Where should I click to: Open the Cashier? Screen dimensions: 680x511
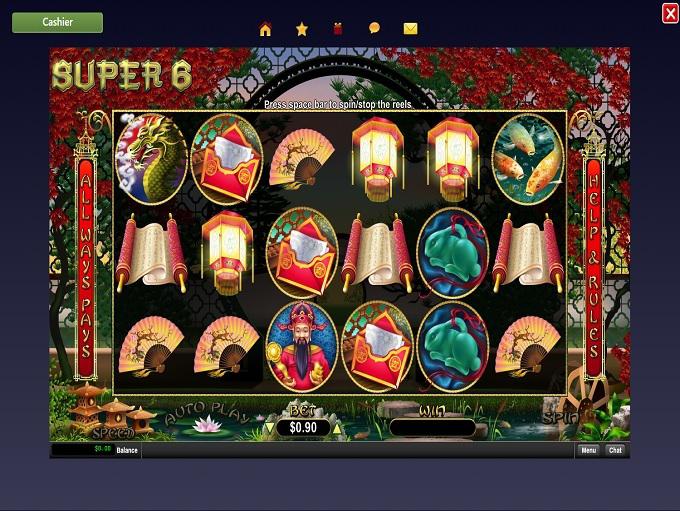57,22
